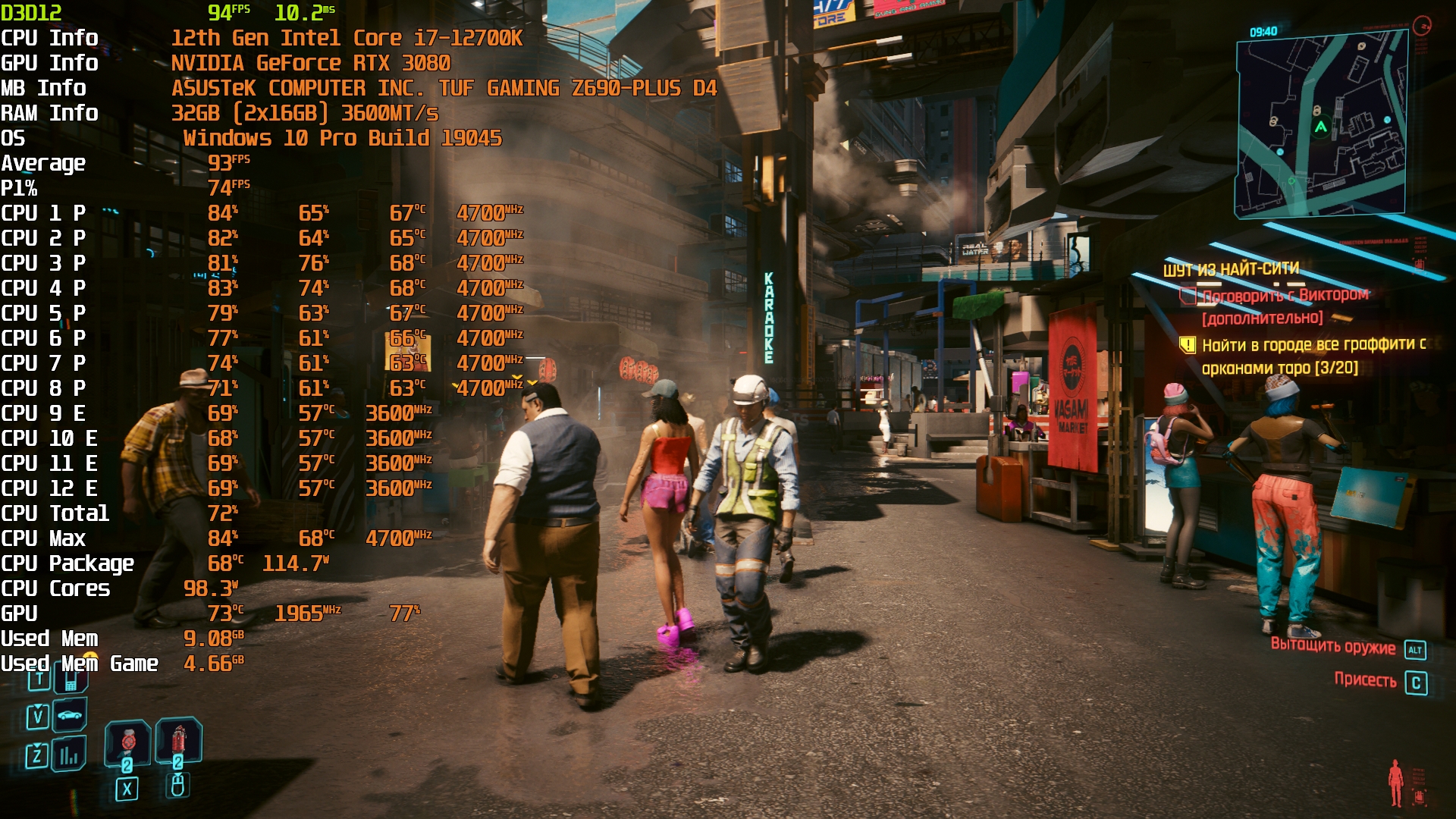Select the red grenade gadget slot

(x=178, y=740)
